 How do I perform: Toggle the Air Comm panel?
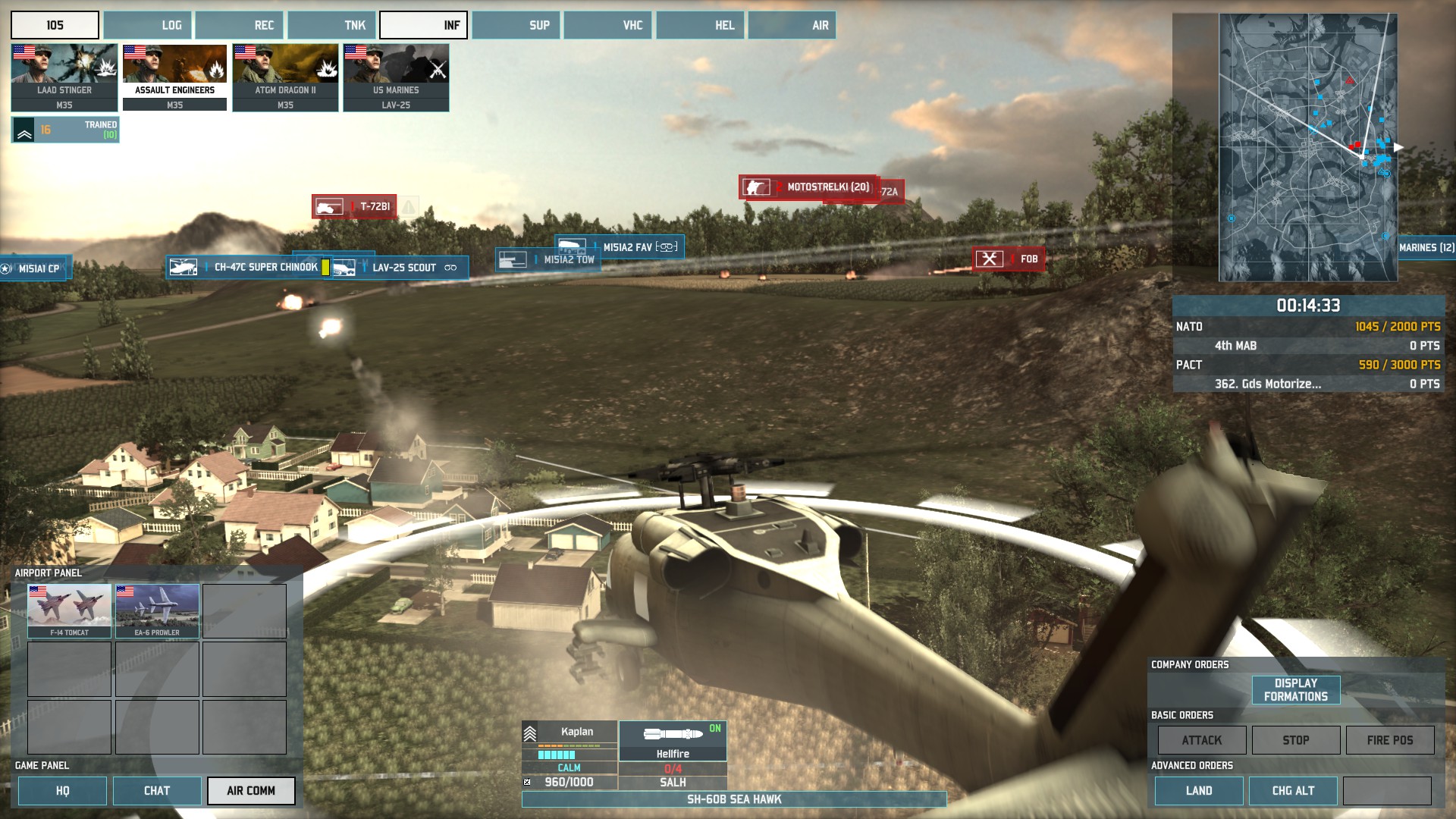[251, 790]
